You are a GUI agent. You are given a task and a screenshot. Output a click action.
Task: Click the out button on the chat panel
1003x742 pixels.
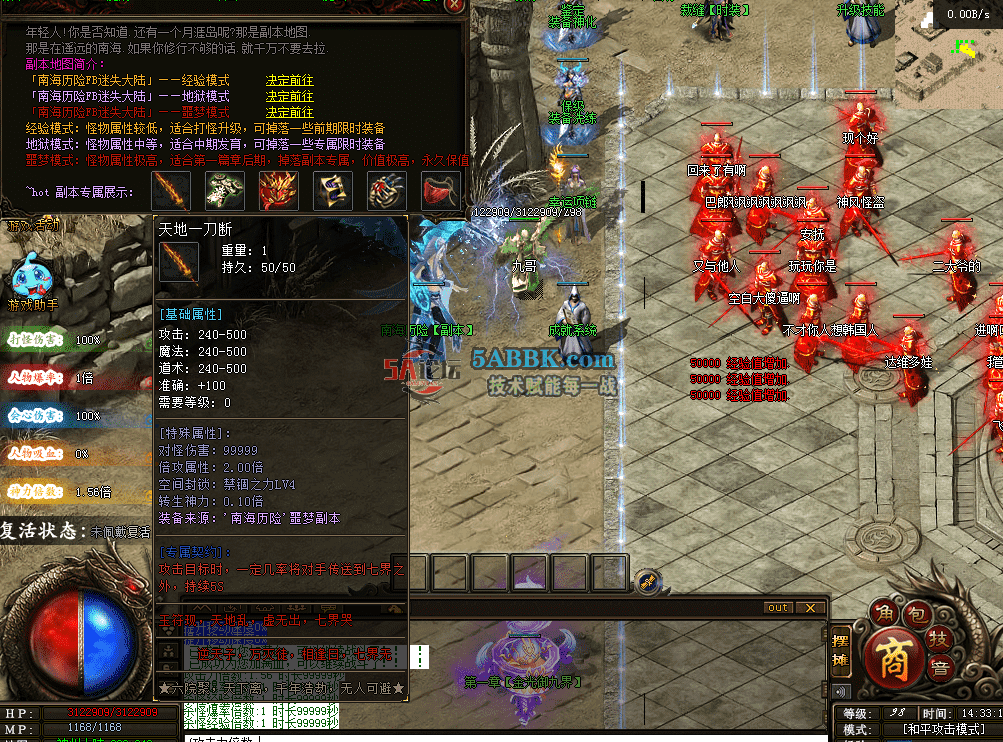tap(777, 608)
